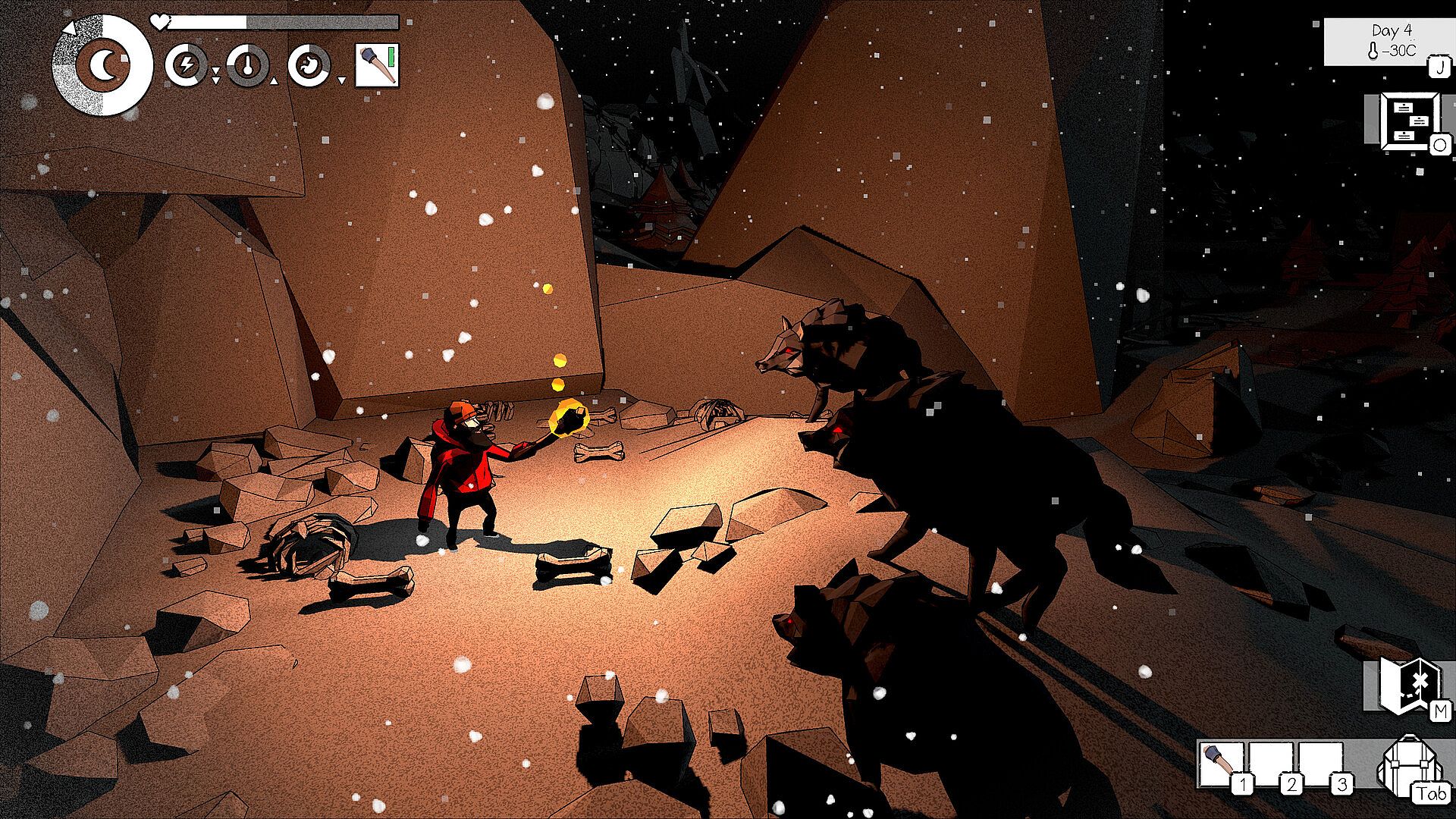
Task: Open the notice board objectives icon
Action: (1408, 121)
